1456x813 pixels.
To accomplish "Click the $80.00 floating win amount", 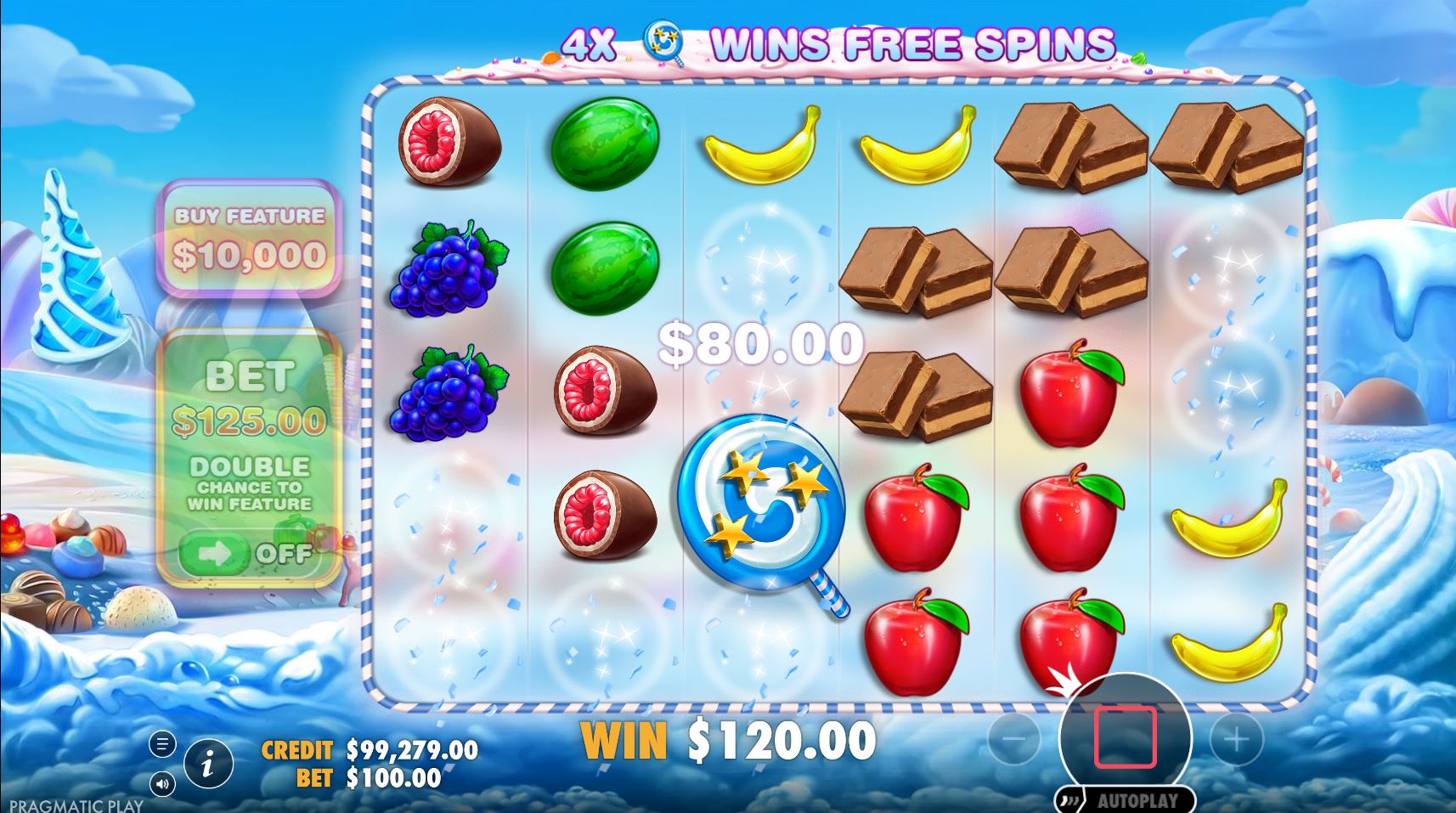I will 760,342.
